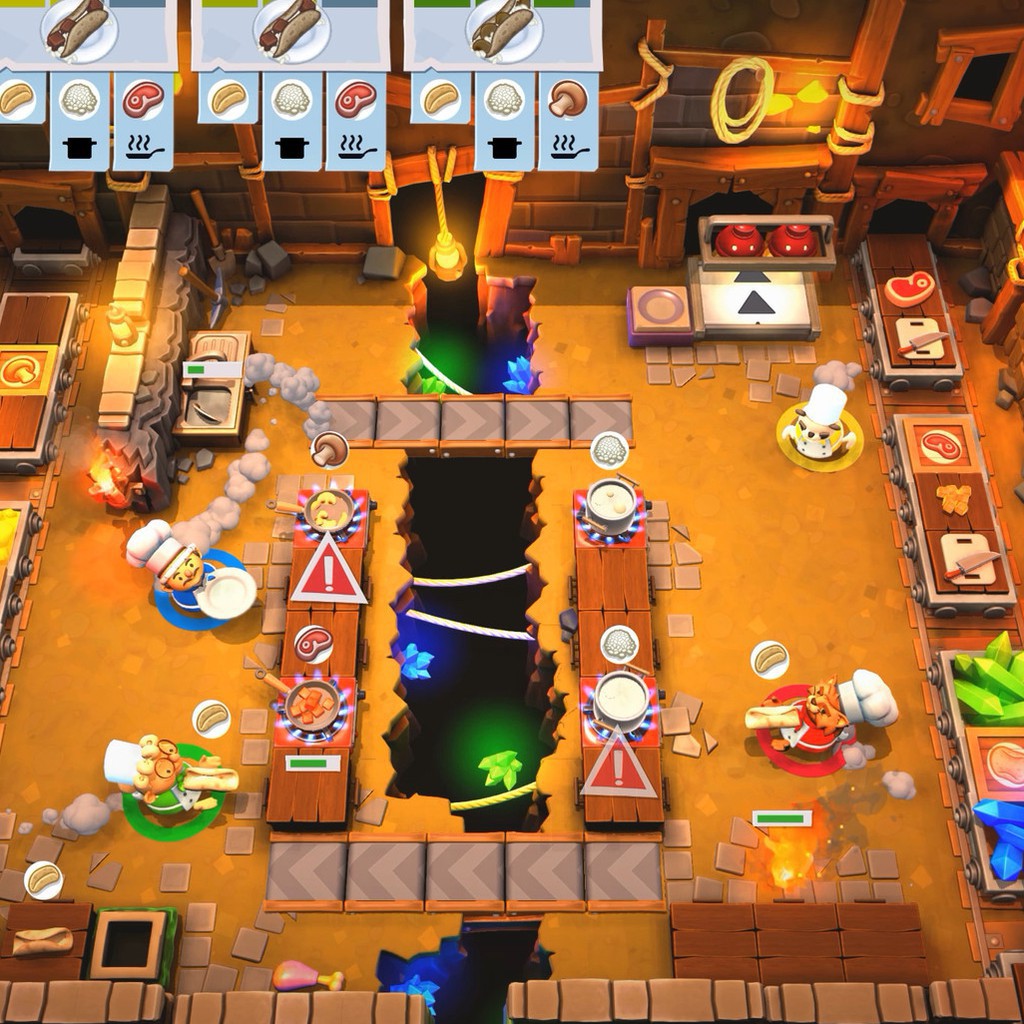Image resolution: width=1024 pixels, height=1024 pixels.
Task: Select the mushroom burrito order ticket
Action: point(502,34)
